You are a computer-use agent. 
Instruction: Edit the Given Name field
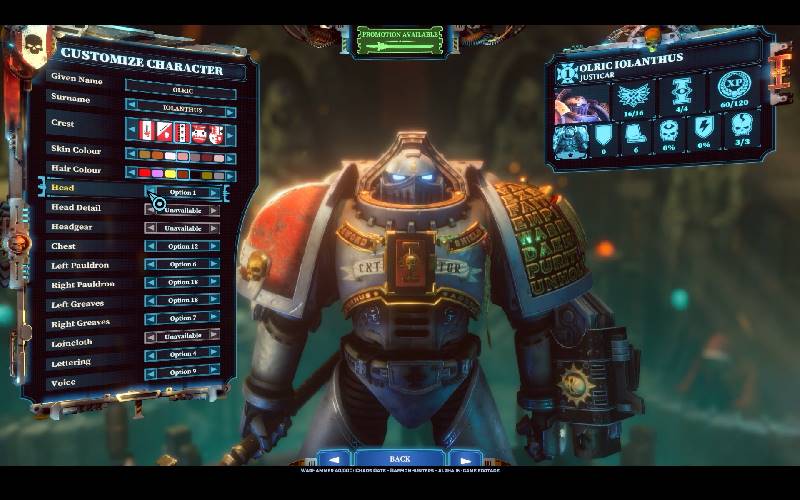[181, 90]
